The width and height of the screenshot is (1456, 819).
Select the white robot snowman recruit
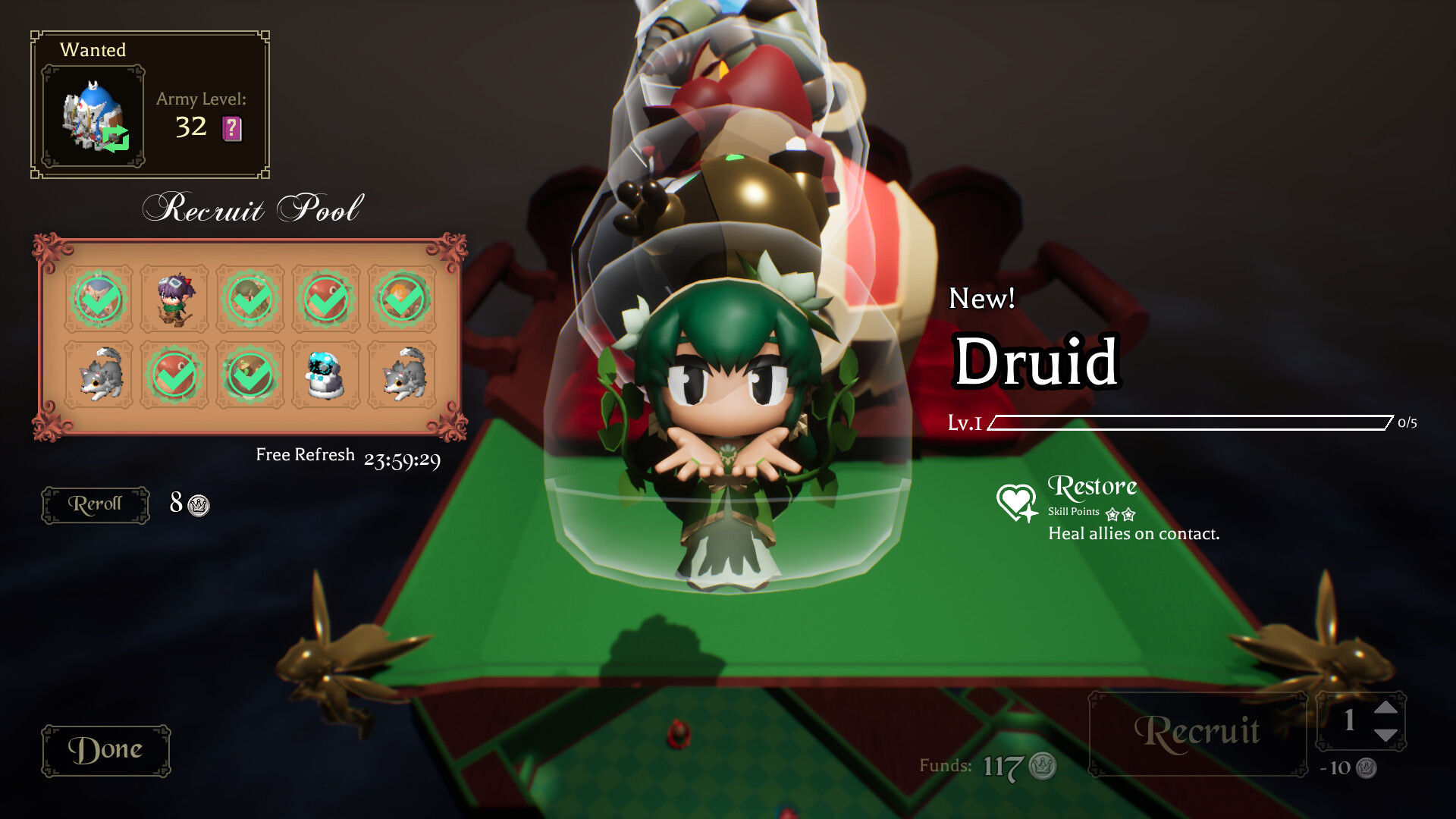point(327,375)
